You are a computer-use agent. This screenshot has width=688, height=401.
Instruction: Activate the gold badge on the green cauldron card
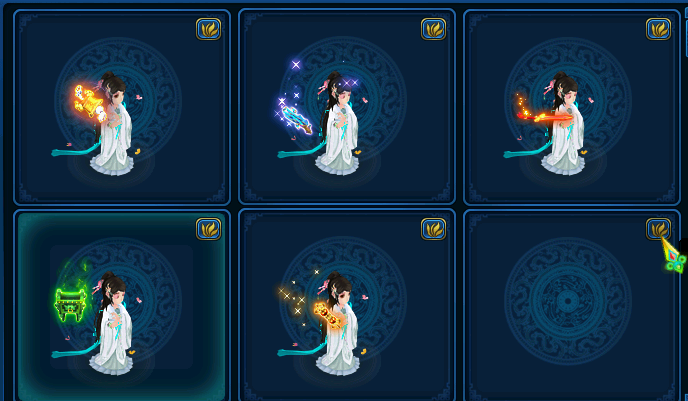208,229
